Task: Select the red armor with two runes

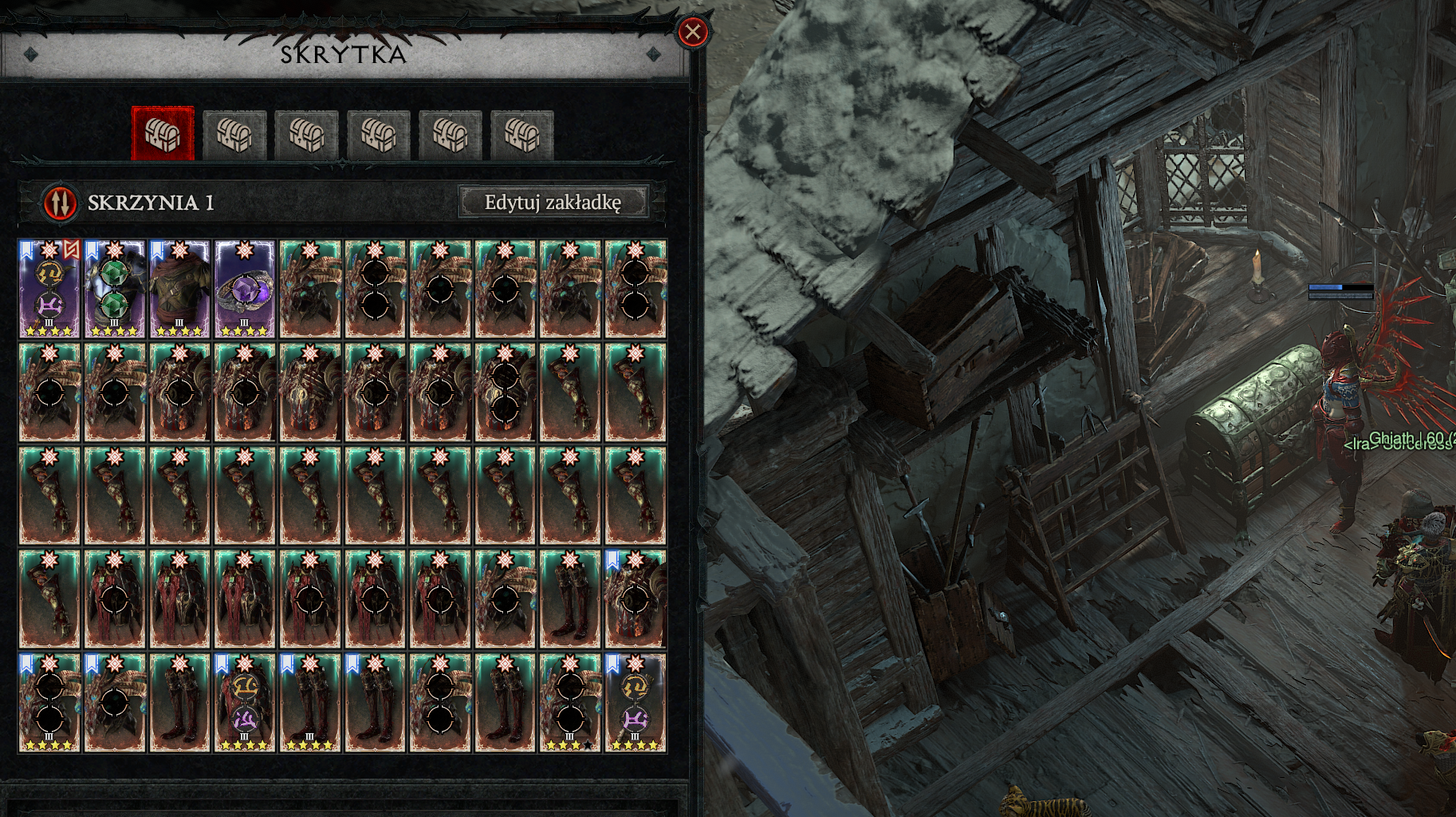Action: pos(245,703)
